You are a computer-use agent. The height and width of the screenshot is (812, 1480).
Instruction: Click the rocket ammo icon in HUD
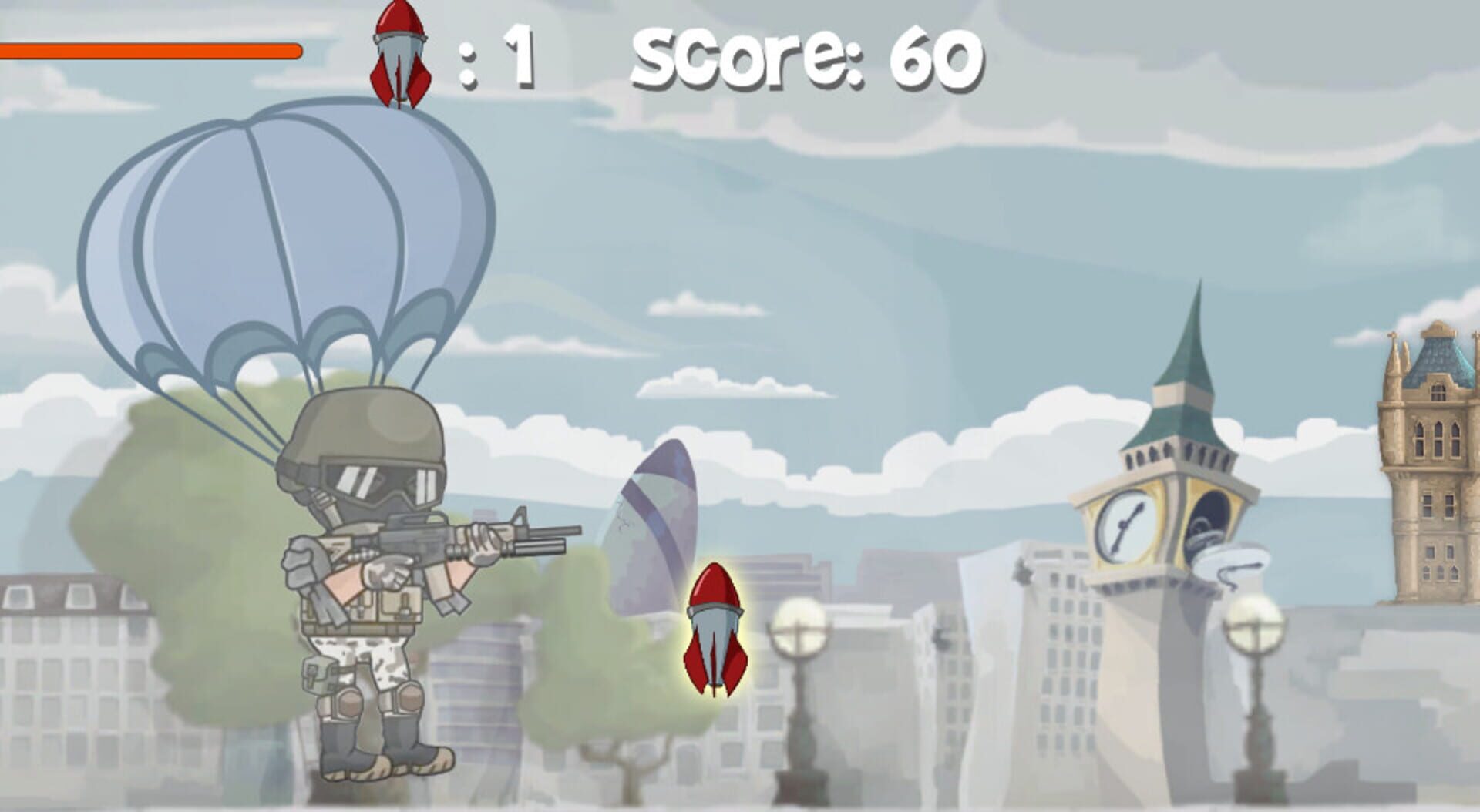398,54
